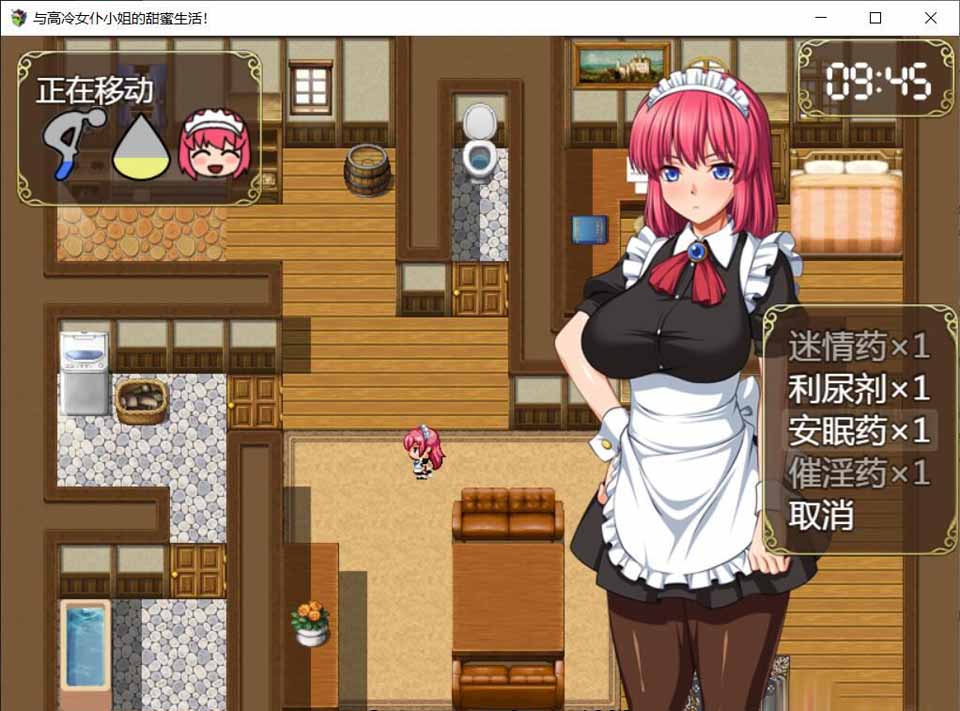Choose 利尿剂×1 from the item list

pos(859,388)
